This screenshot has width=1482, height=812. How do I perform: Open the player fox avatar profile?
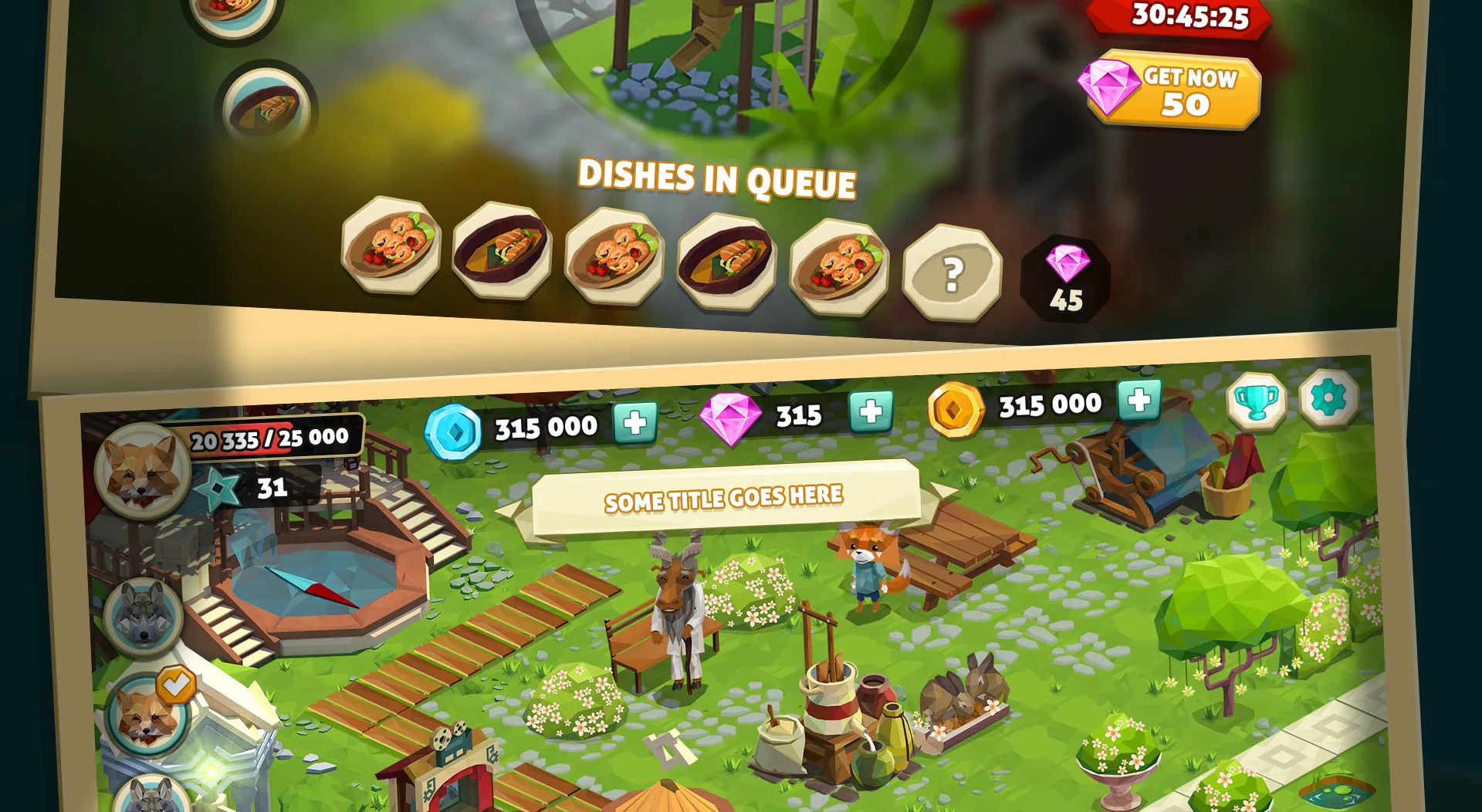coord(144,470)
